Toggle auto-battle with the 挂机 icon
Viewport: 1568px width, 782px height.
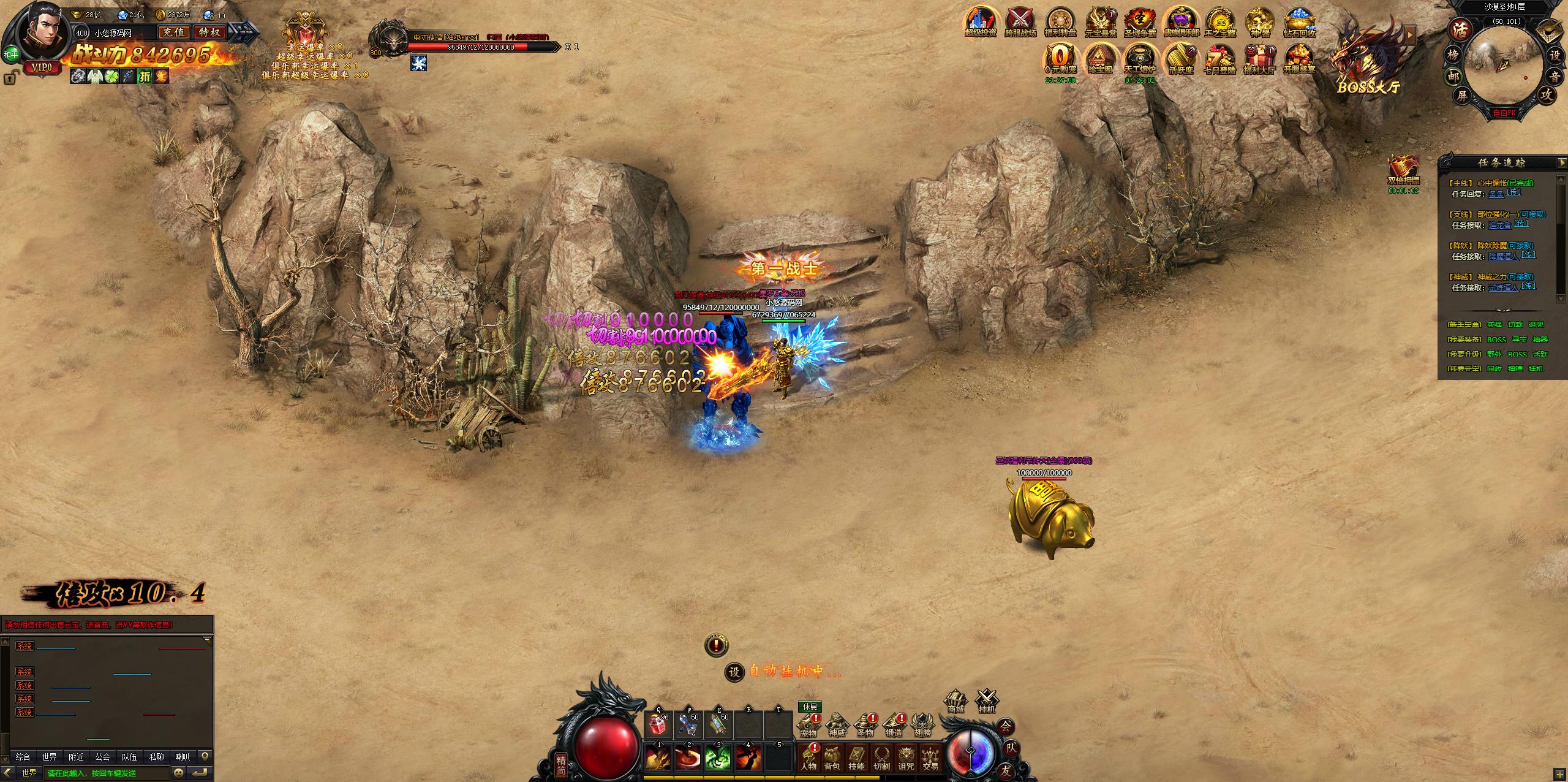[987, 702]
